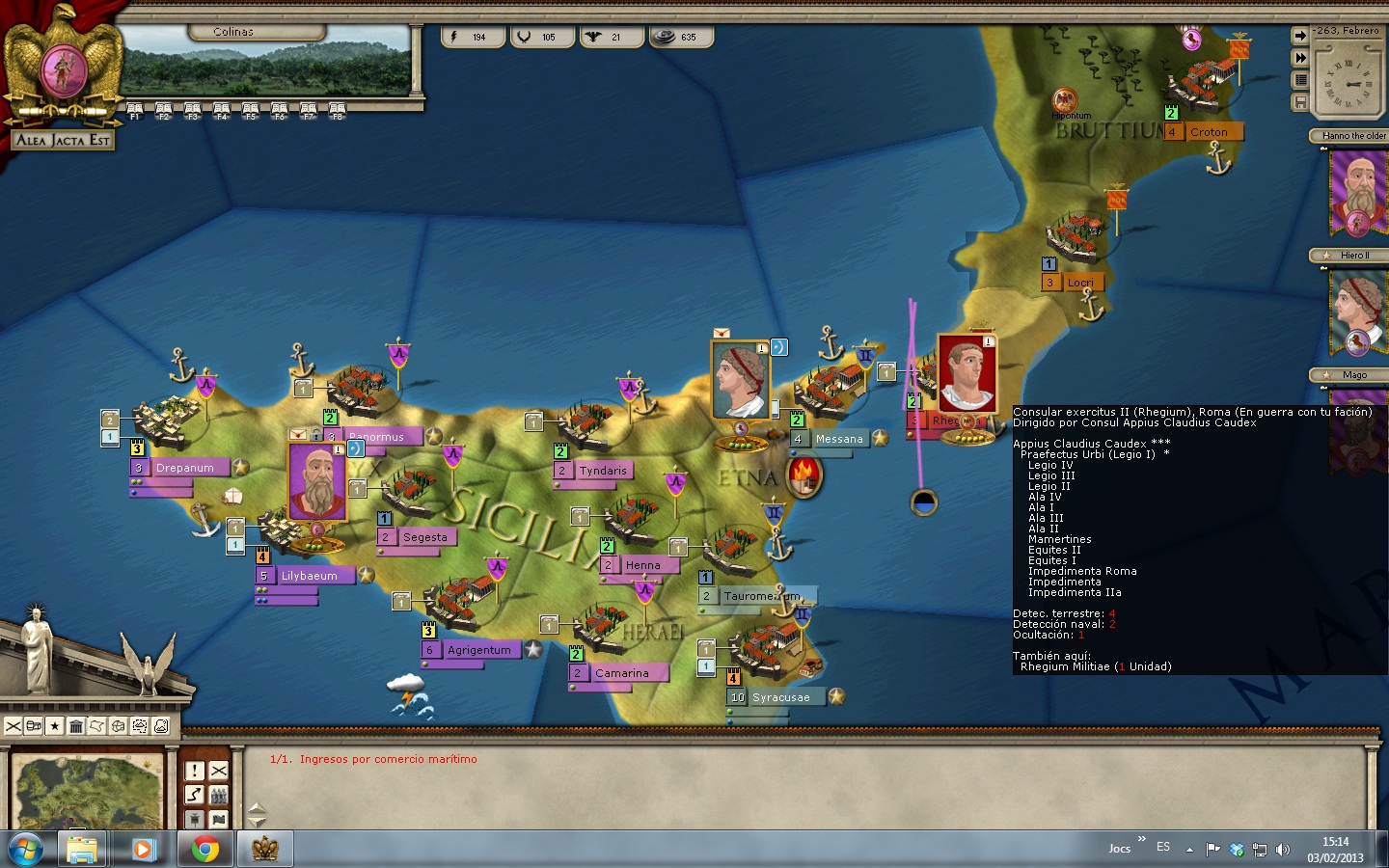Toggle the star map filter
The height and width of the screenshot is (868, 1389).
click(x=55, y=726)
